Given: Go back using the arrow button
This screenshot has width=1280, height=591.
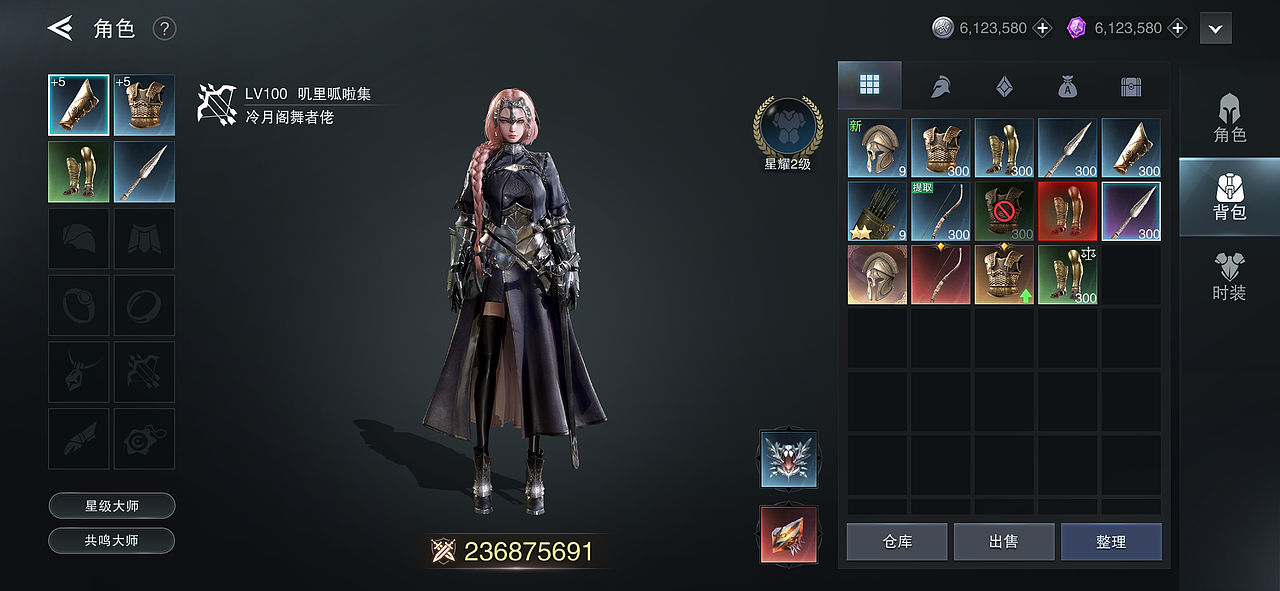Looking at the screenshot, I should click(60, 28).
